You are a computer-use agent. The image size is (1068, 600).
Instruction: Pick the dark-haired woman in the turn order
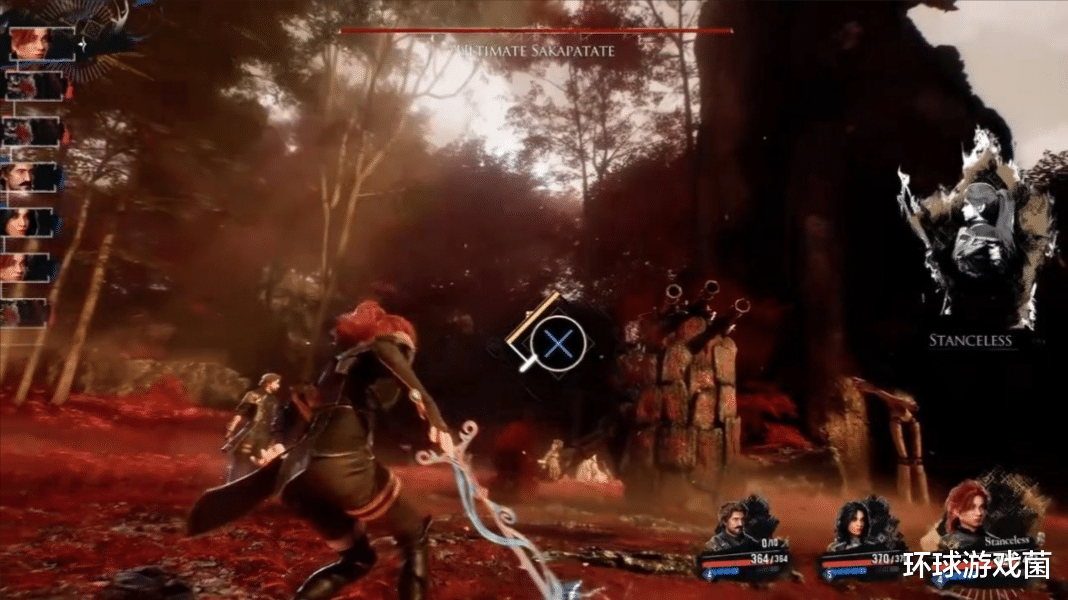coord(28,222)
